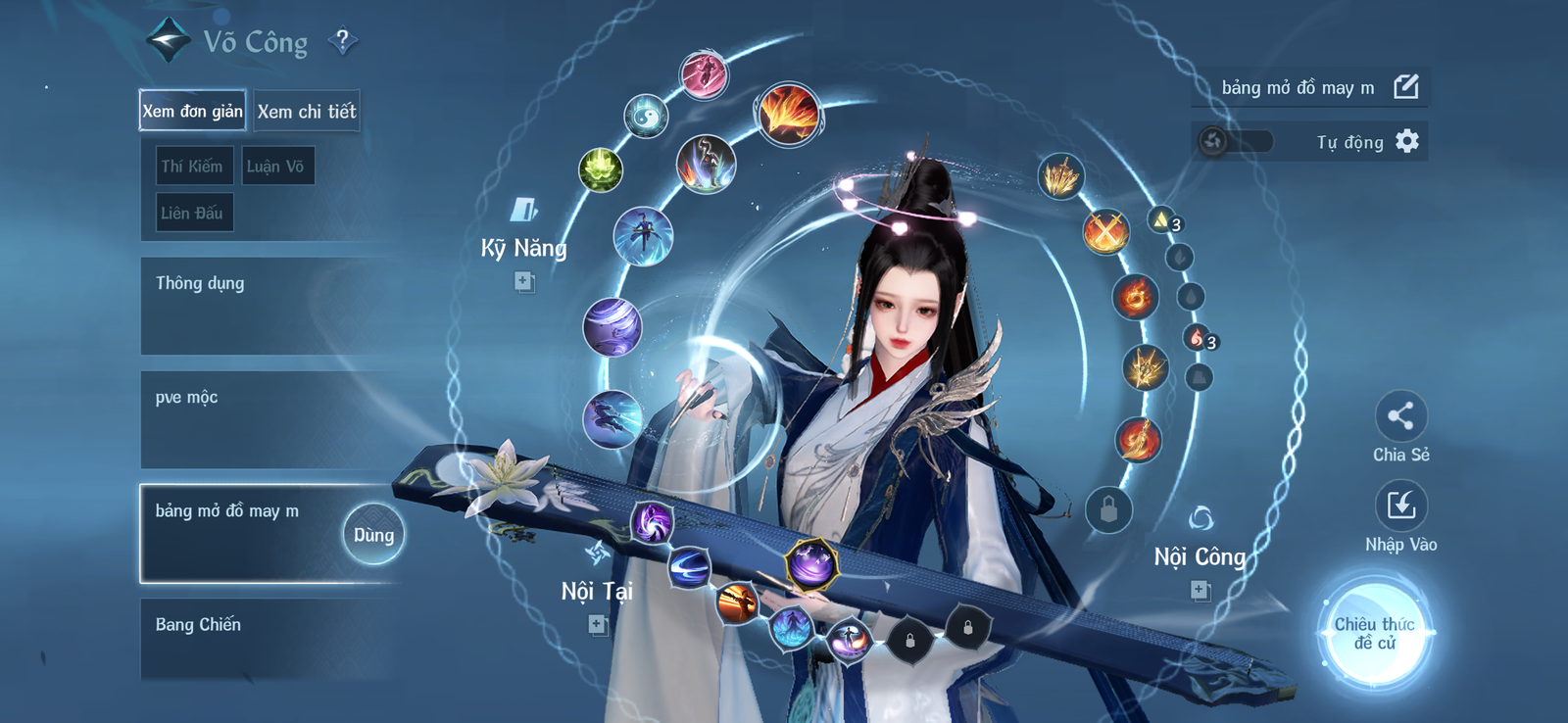Switch to the "Xem chi tiết" tab
This screenshot has height=723, width=1568.
click(x=309, y=111)
